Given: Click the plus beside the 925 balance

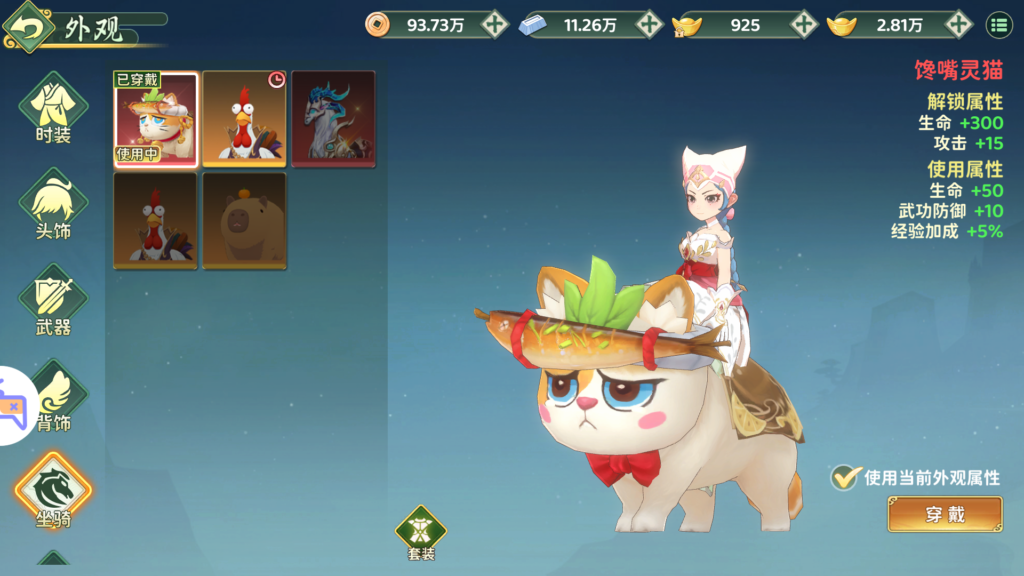Looking at the screenshot, I should [804, 25].
